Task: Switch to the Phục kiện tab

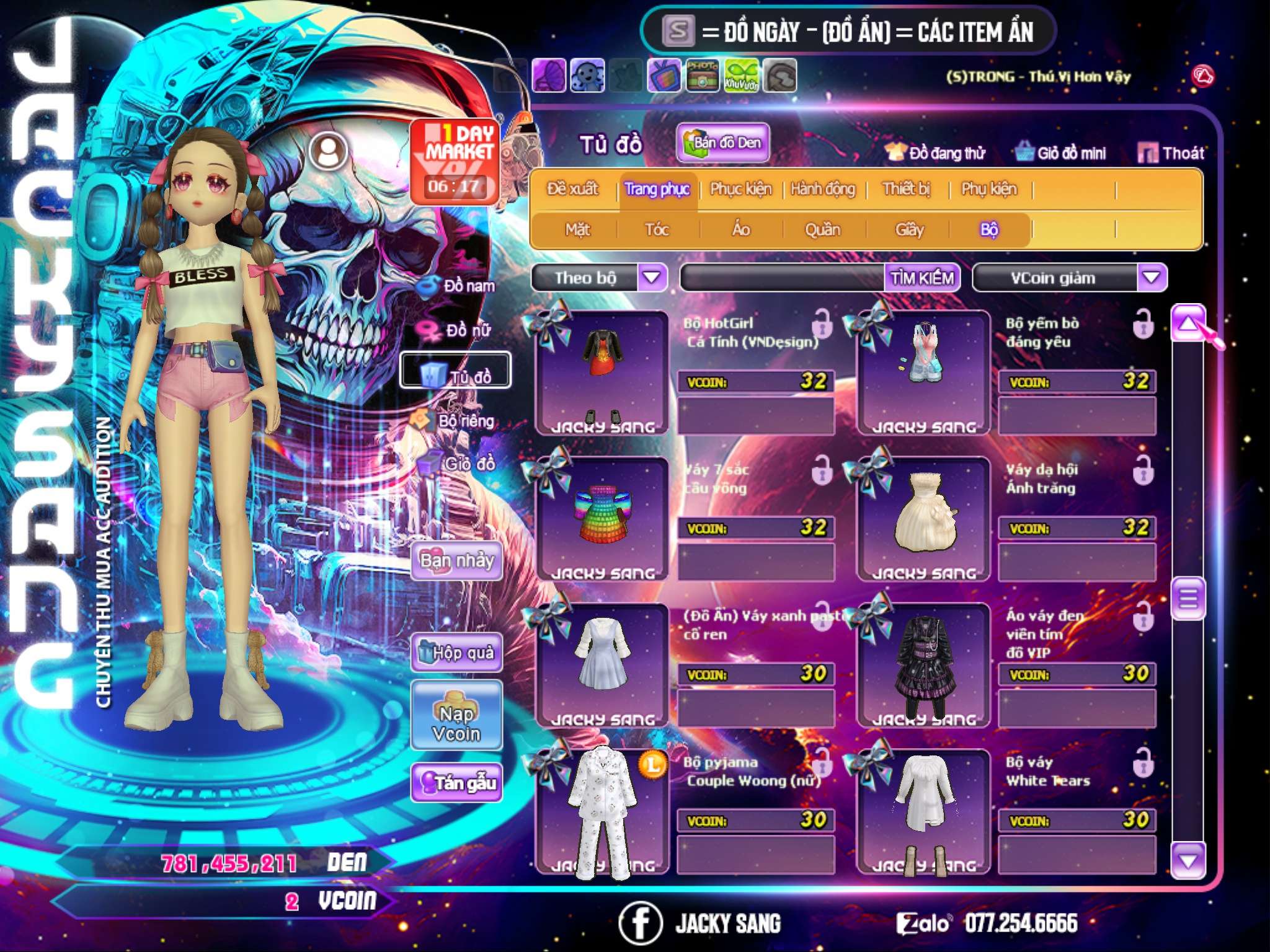Action: [740, 188]
